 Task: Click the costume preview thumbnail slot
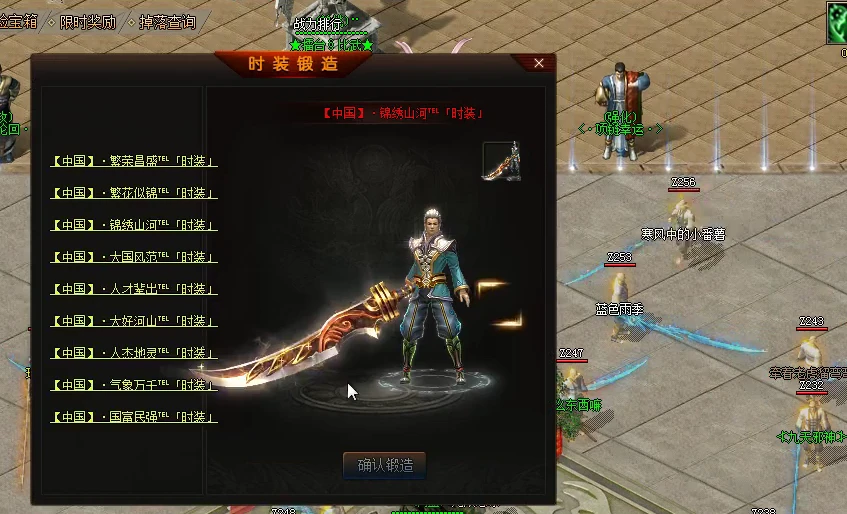502,161
